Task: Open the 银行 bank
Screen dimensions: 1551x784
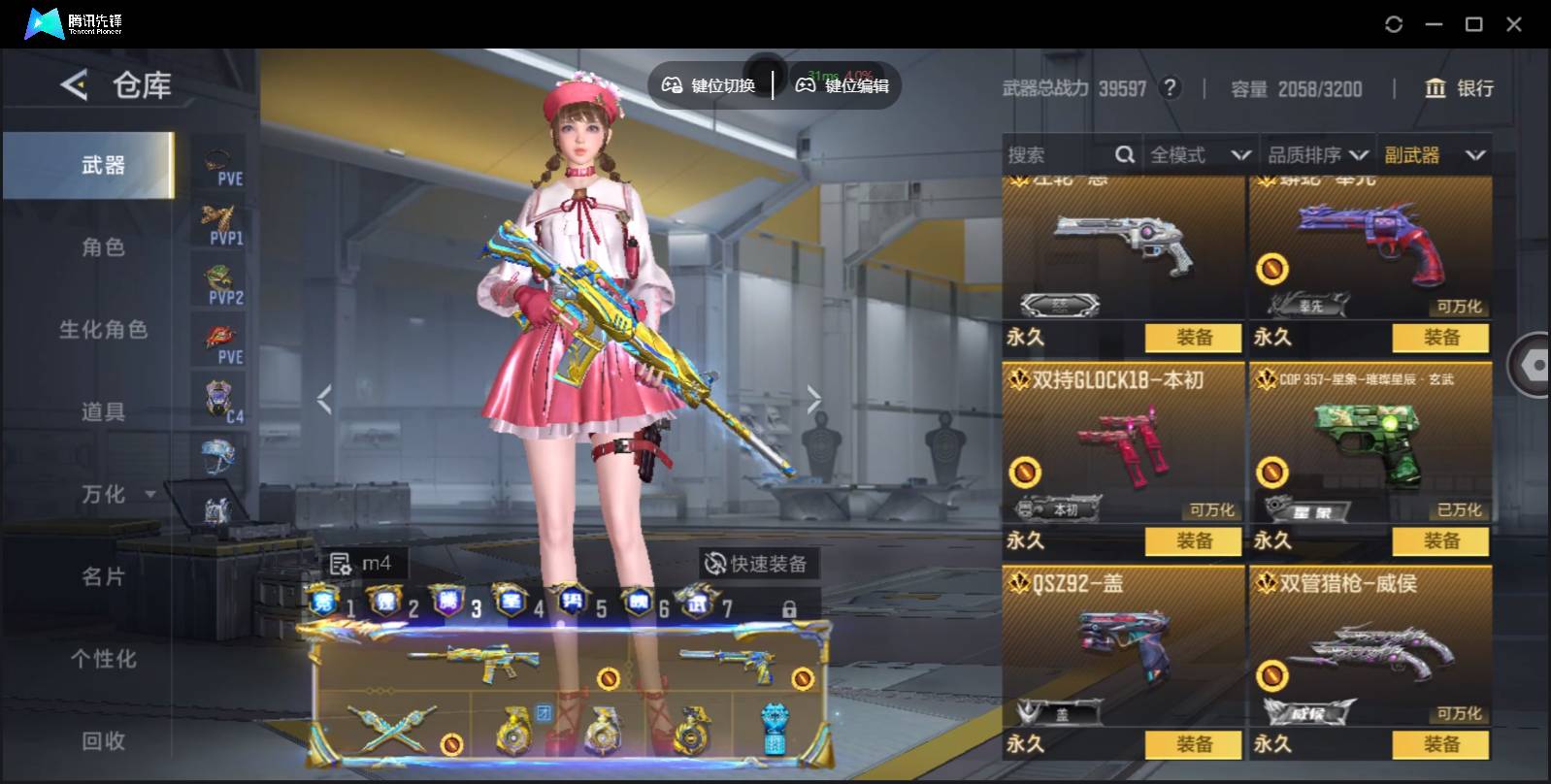Action: (x=1459, y=88)
